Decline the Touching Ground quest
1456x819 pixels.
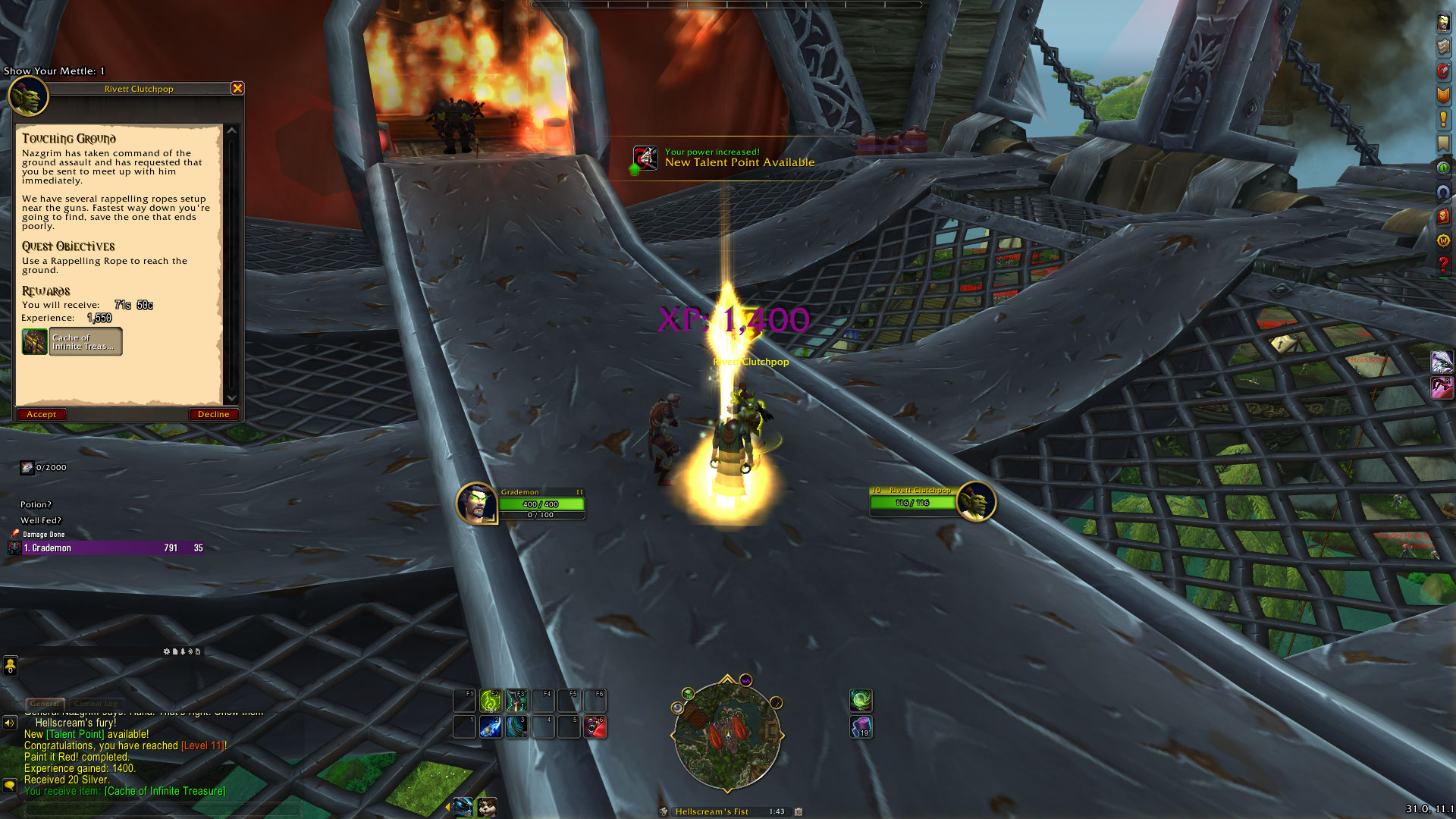213,415
